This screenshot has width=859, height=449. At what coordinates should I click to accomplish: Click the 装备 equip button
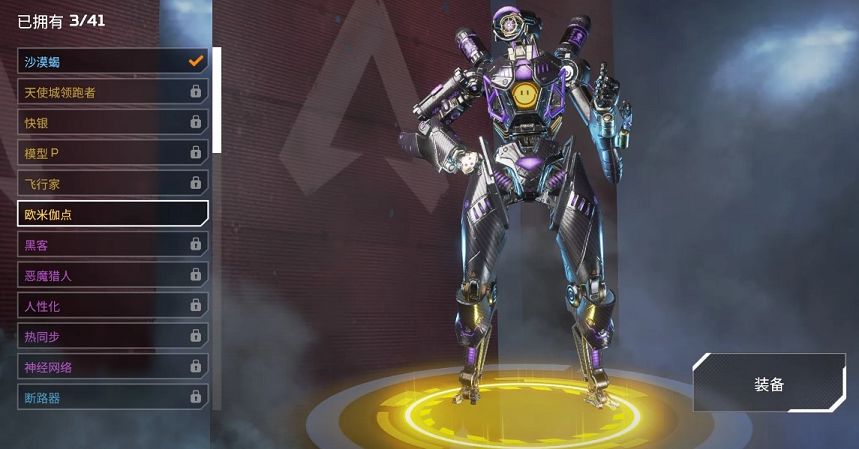pyautogui.click(x=768, y=383)
